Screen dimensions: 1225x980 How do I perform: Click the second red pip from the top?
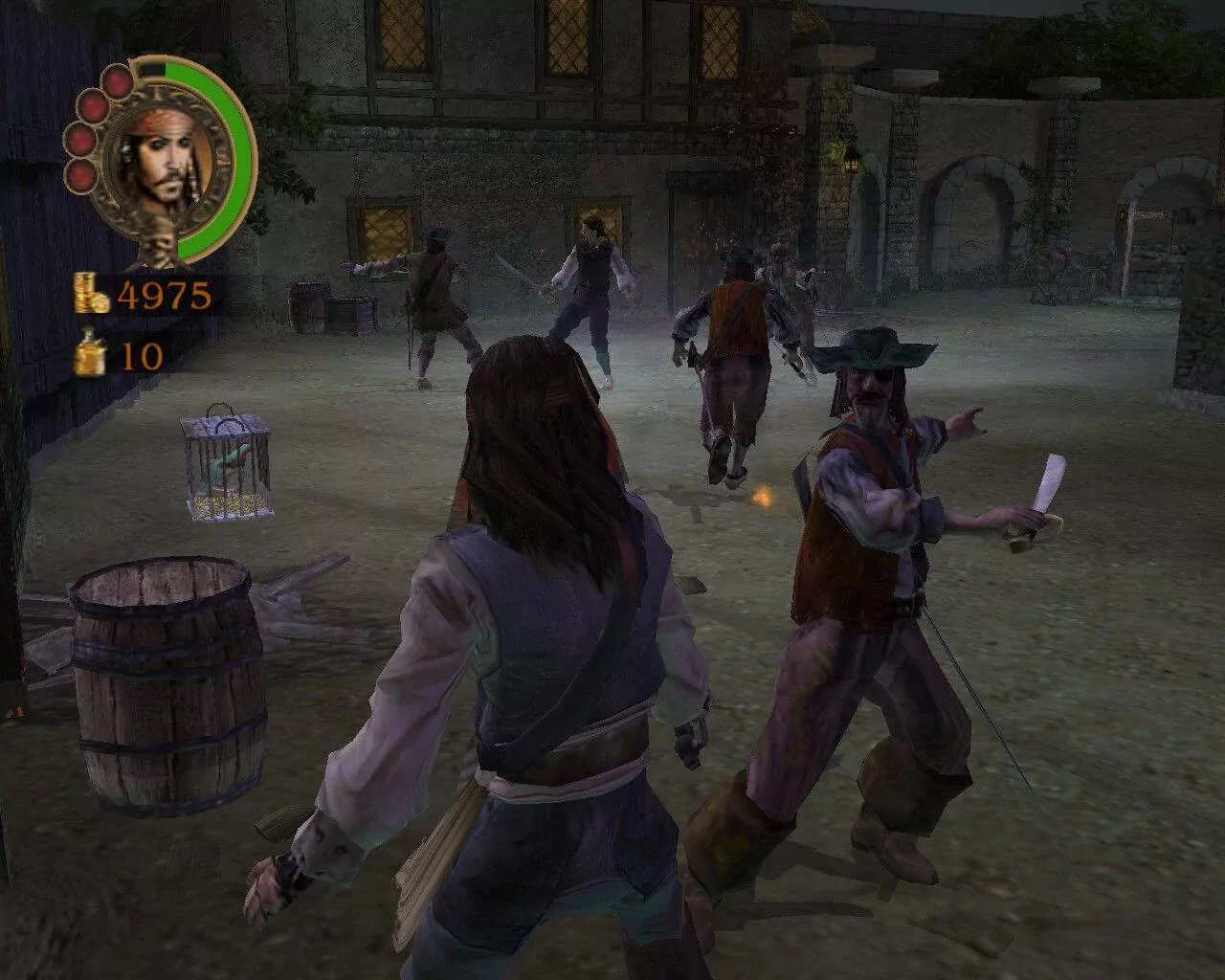[93, 107]
